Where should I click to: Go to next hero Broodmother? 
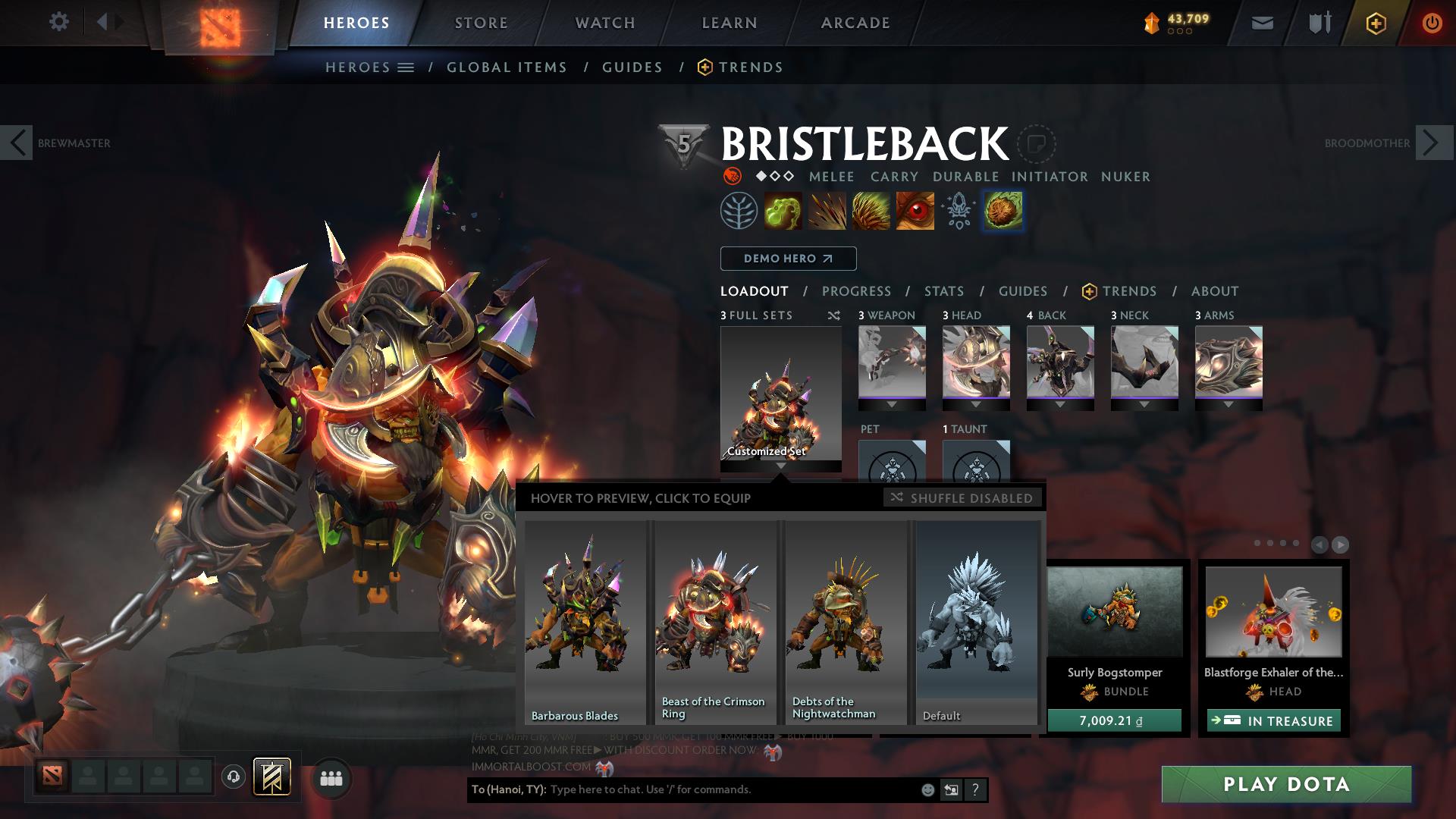1432,143
